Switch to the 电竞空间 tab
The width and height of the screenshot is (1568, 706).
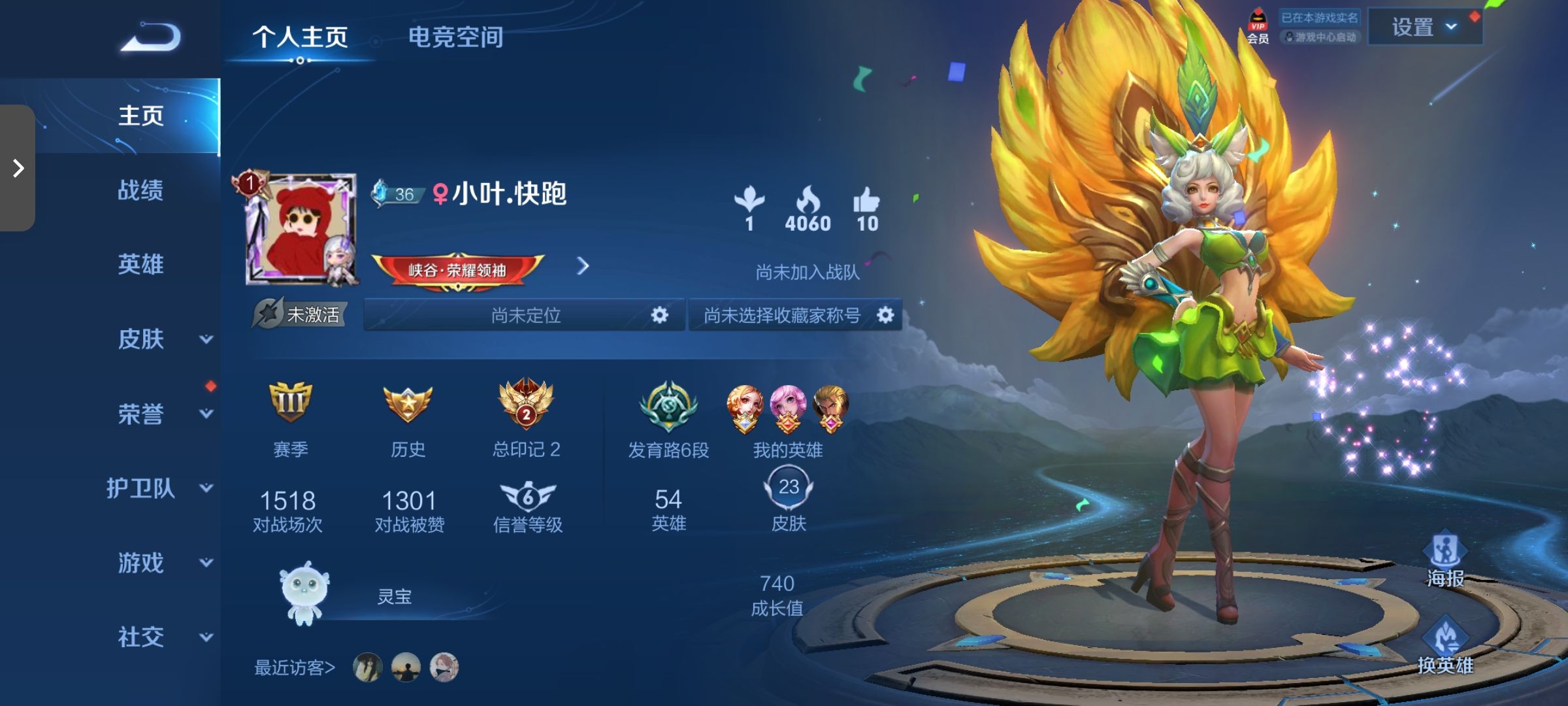click(x=456, y=38)
